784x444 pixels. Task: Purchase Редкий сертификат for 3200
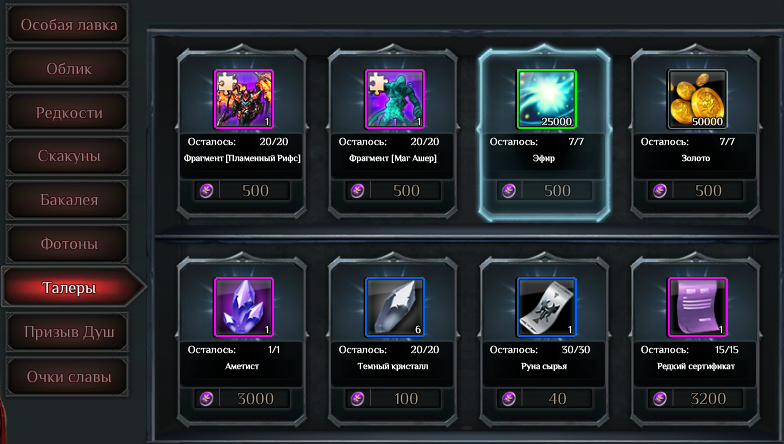pos(697,399)
